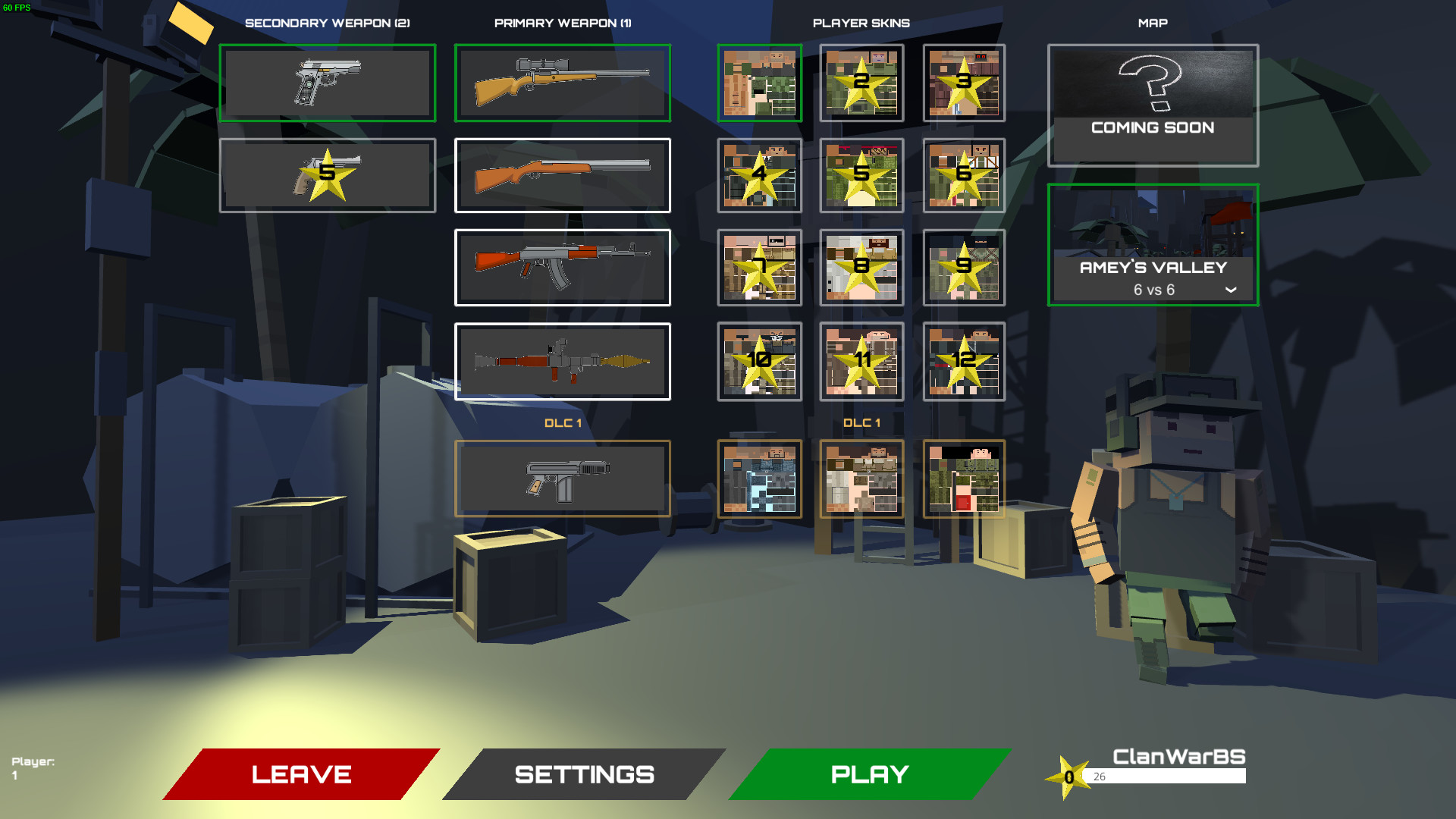Pick the AK assault rifle
1456x819 pixels.
[x=562, y=268]
